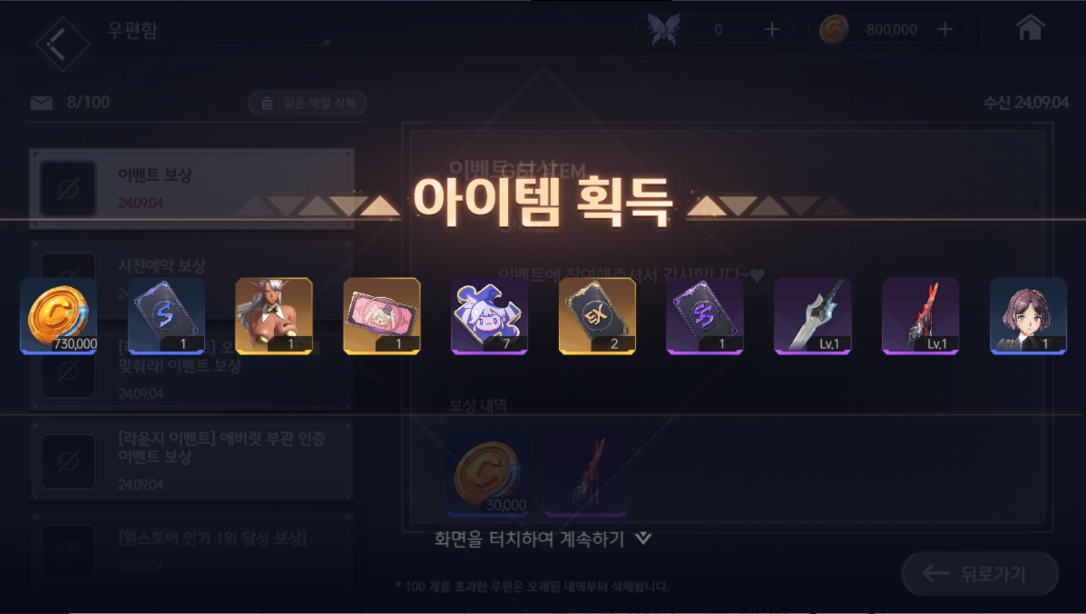Pick the silver sword Lv.1 reward
Screen dimensions: 1086x614
pos(813,316)
